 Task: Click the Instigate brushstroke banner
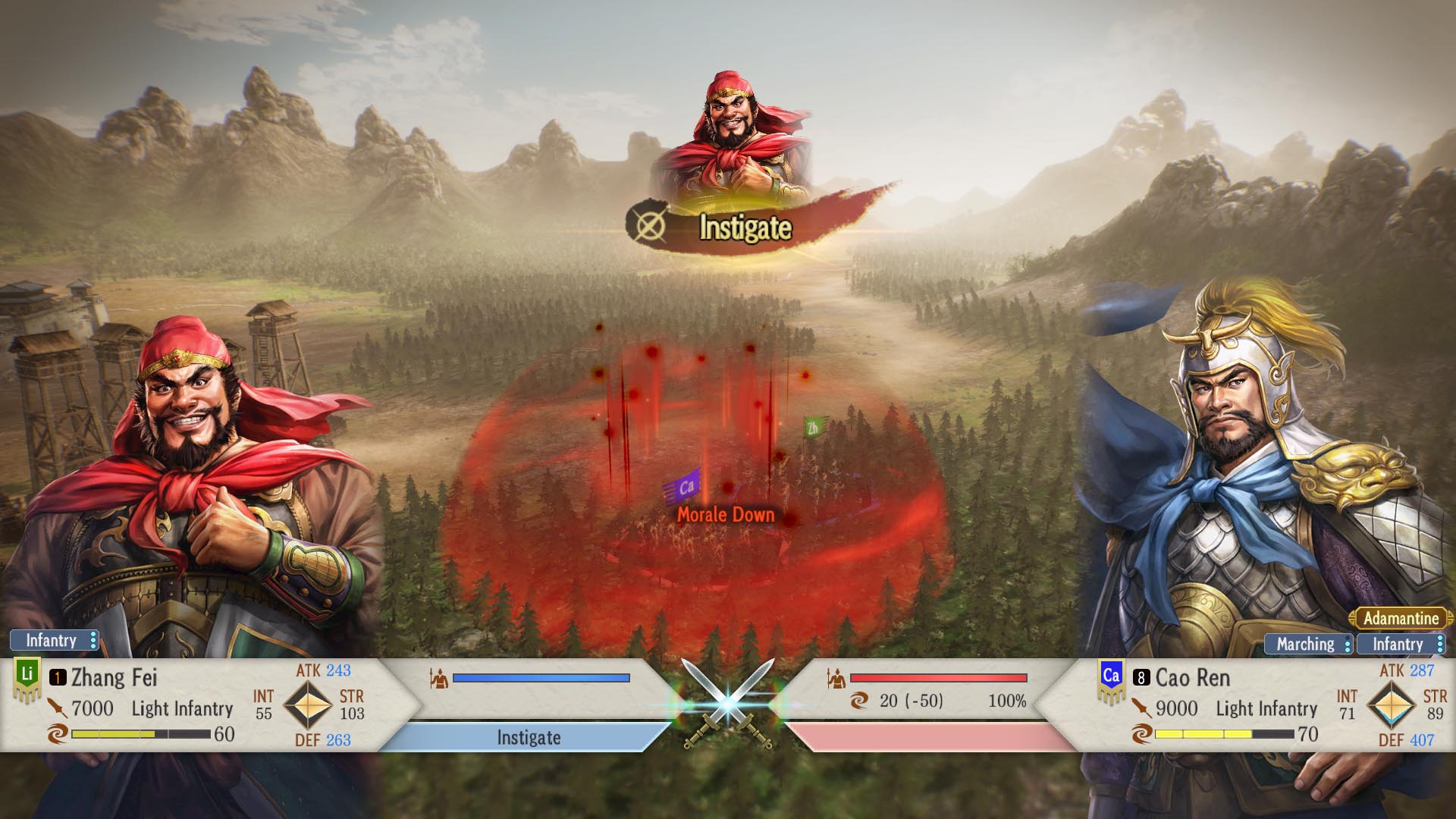click(x=743, y=227)
